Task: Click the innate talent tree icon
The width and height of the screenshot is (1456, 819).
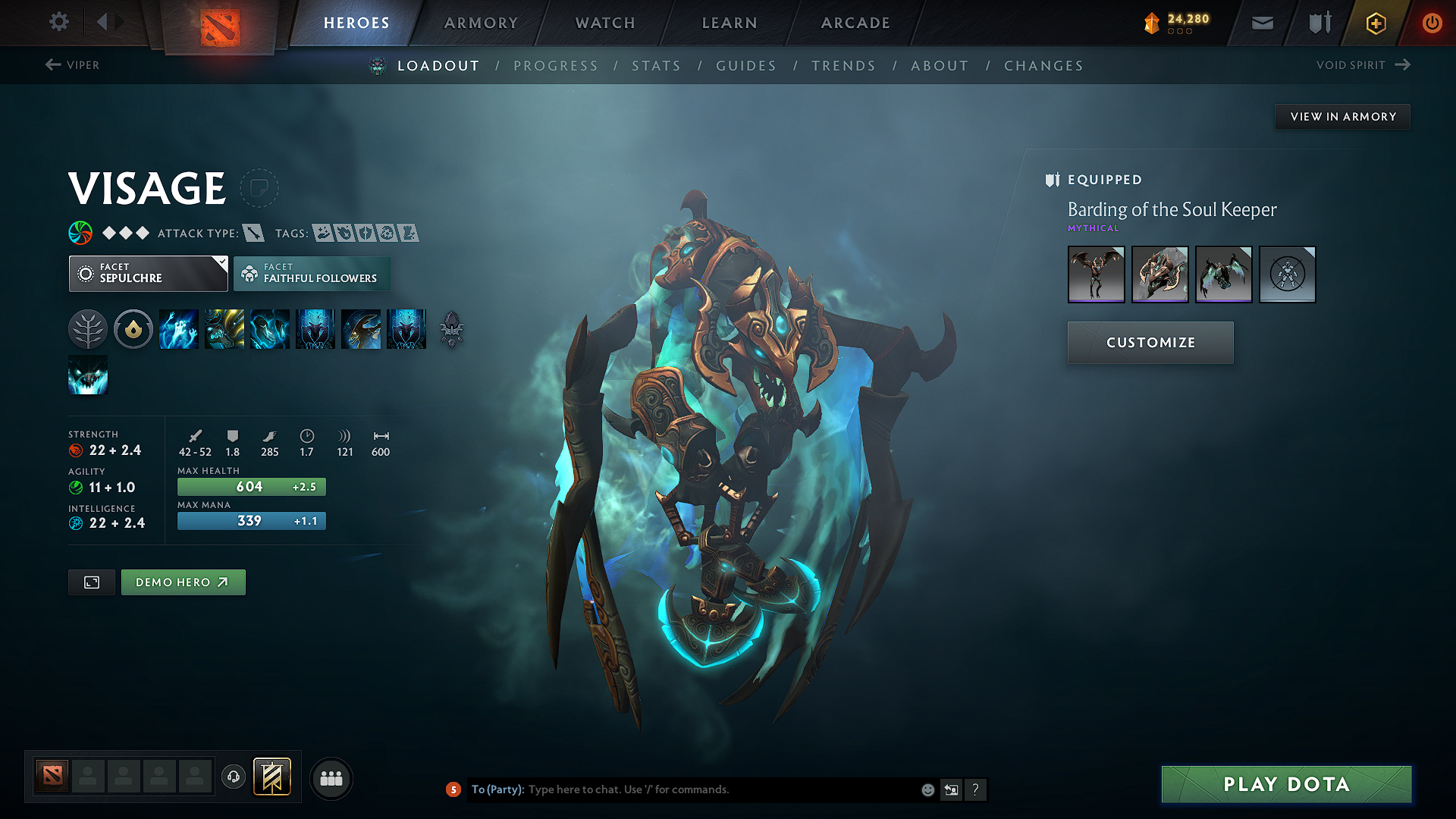Action: point(87,328)
